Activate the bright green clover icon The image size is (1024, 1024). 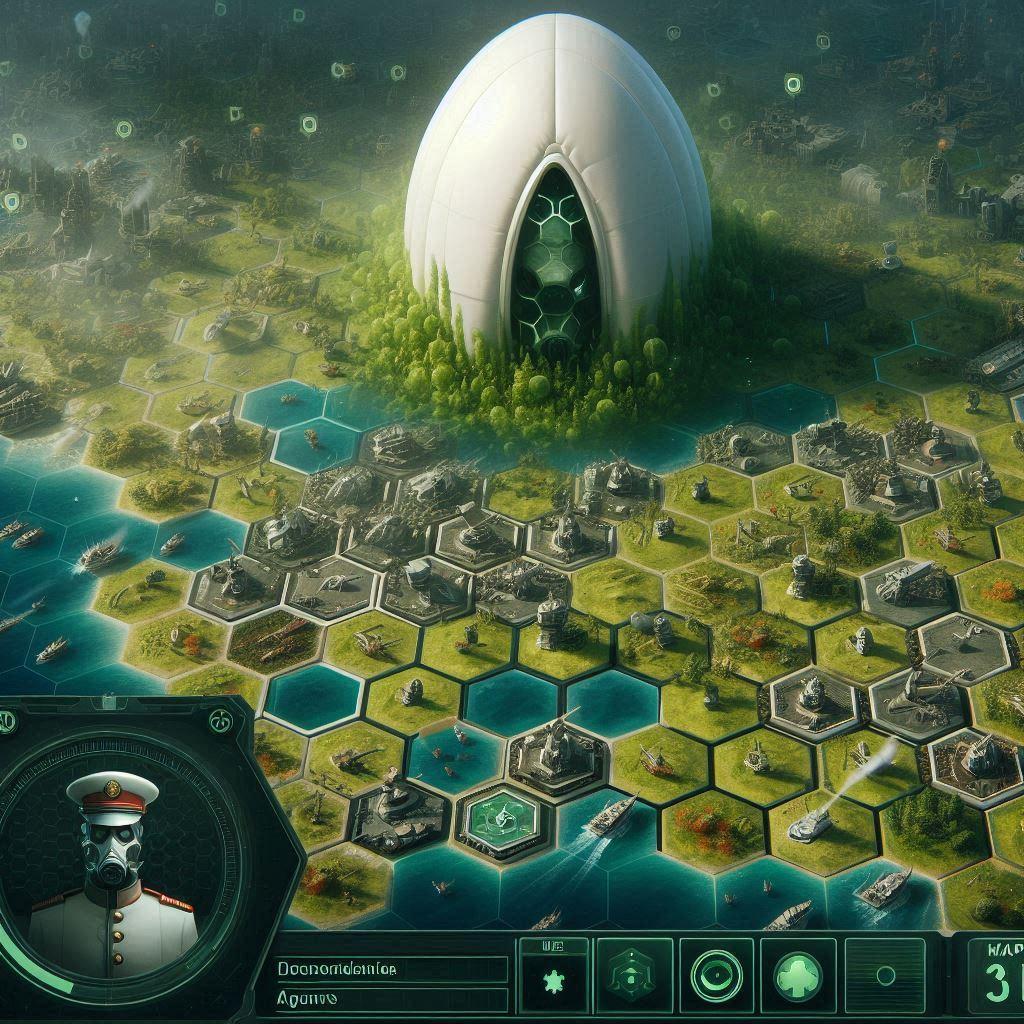[799, 975]
